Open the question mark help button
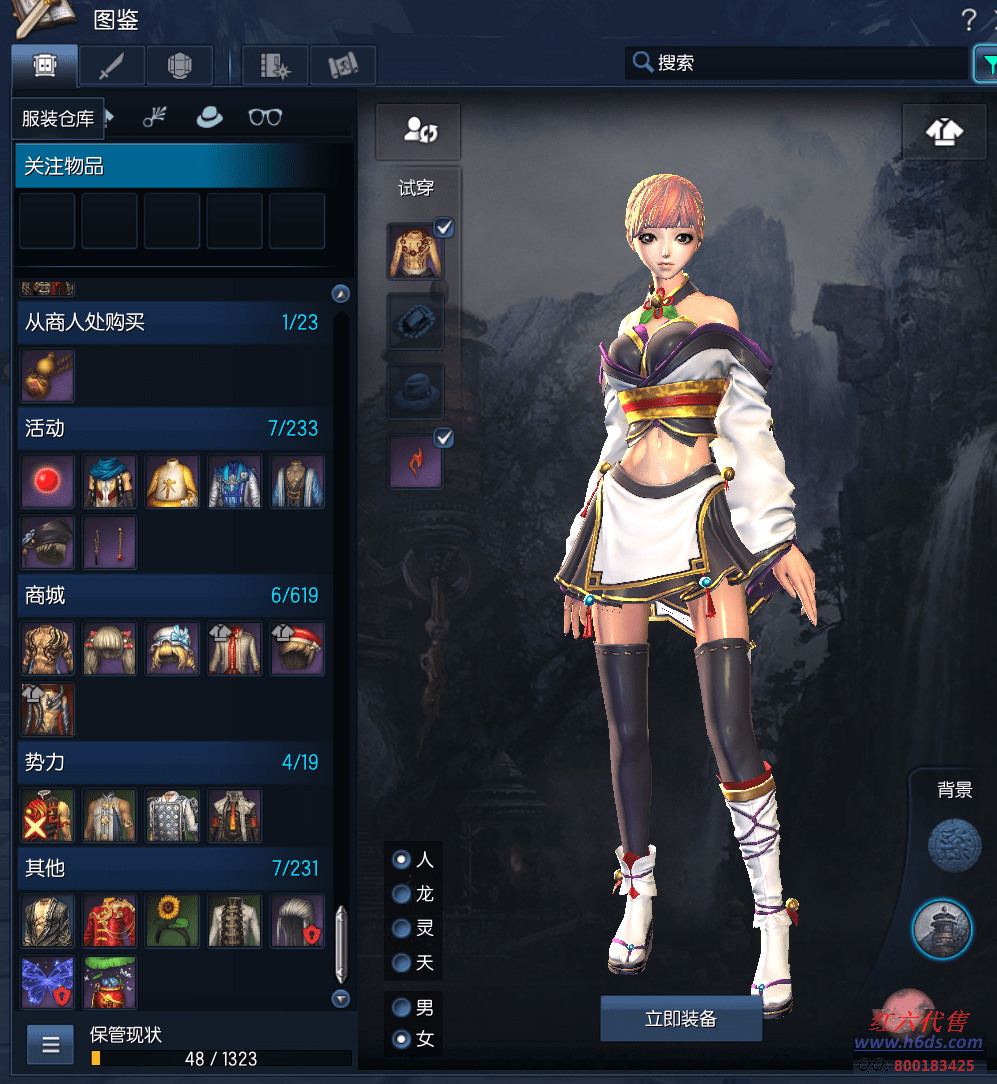 968,19
